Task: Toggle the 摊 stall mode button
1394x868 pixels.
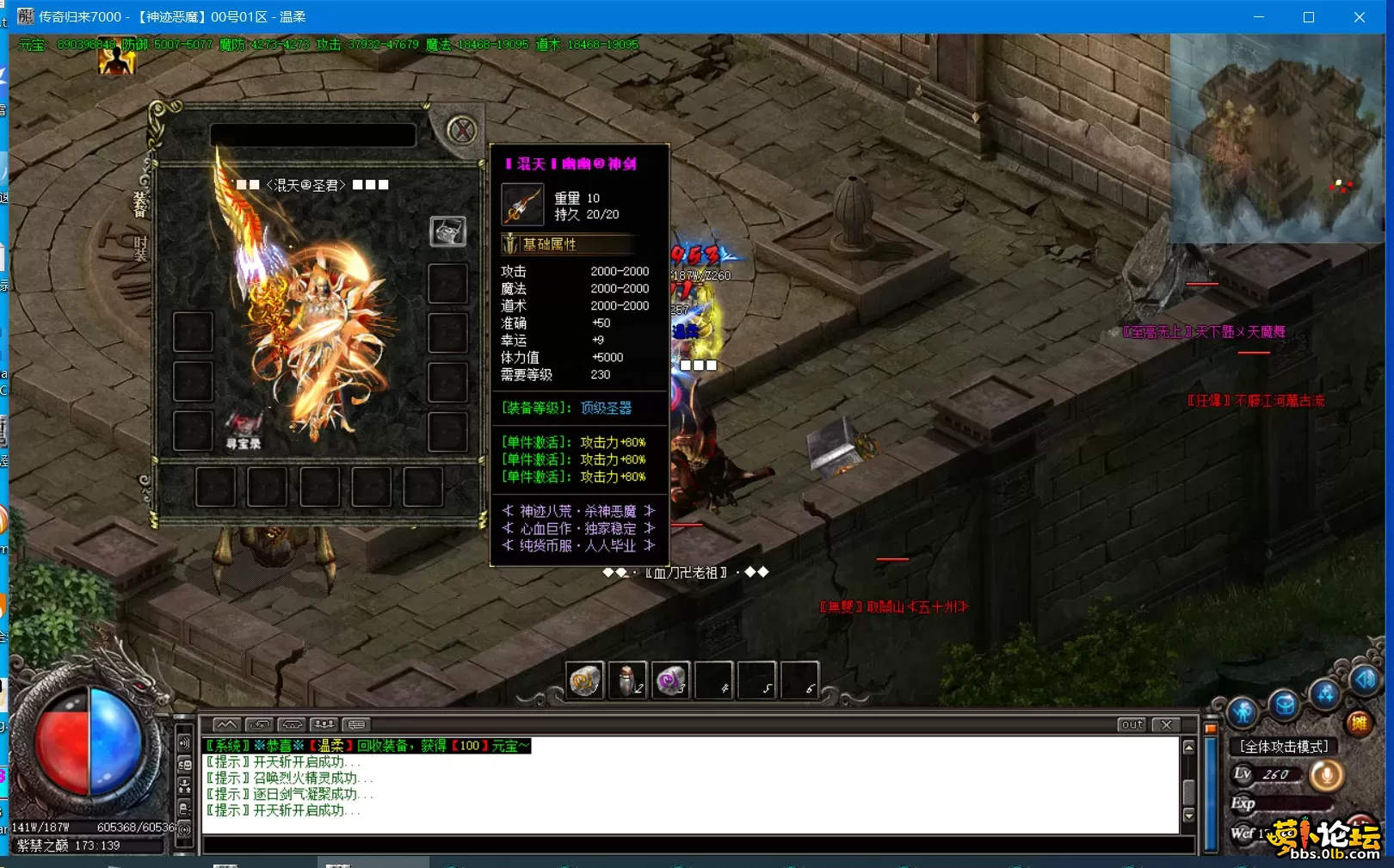Action: tap(1360, 723)
